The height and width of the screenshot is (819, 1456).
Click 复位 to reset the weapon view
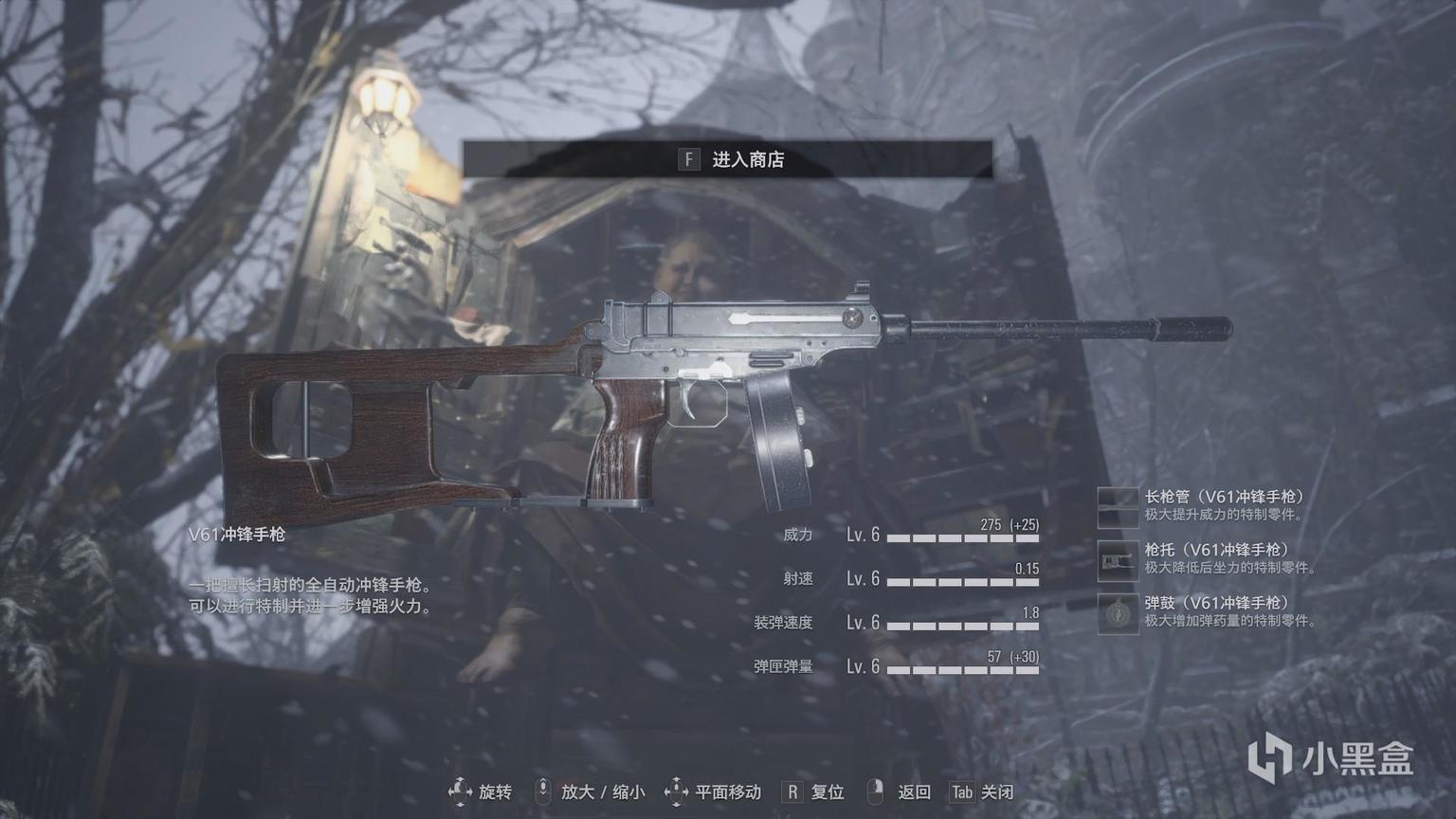point(813,792)
